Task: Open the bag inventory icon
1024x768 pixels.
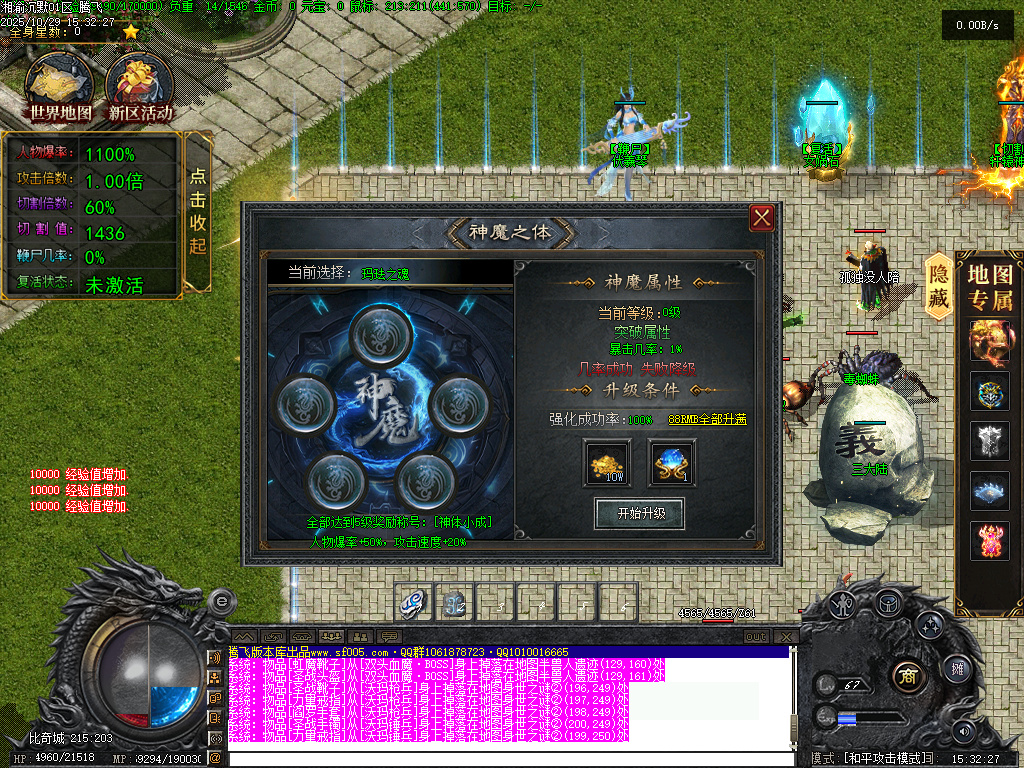Action: pyautogui.click(x=887, y=602)
